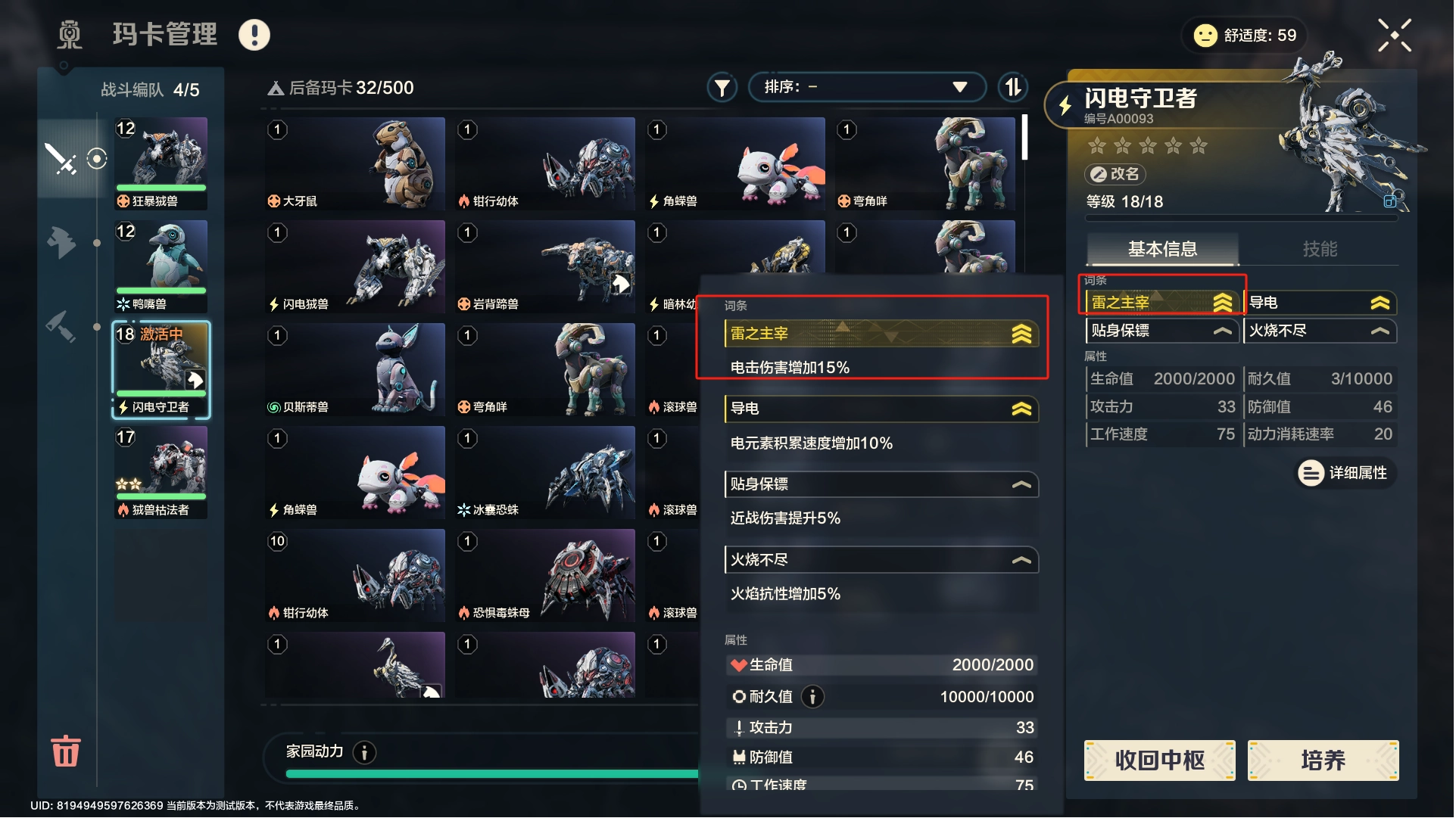Viewport: 1456px width, 818px height.
Task: Pick the 贝斯蒂兽 reserve card
Action: (x=355, y=369)
